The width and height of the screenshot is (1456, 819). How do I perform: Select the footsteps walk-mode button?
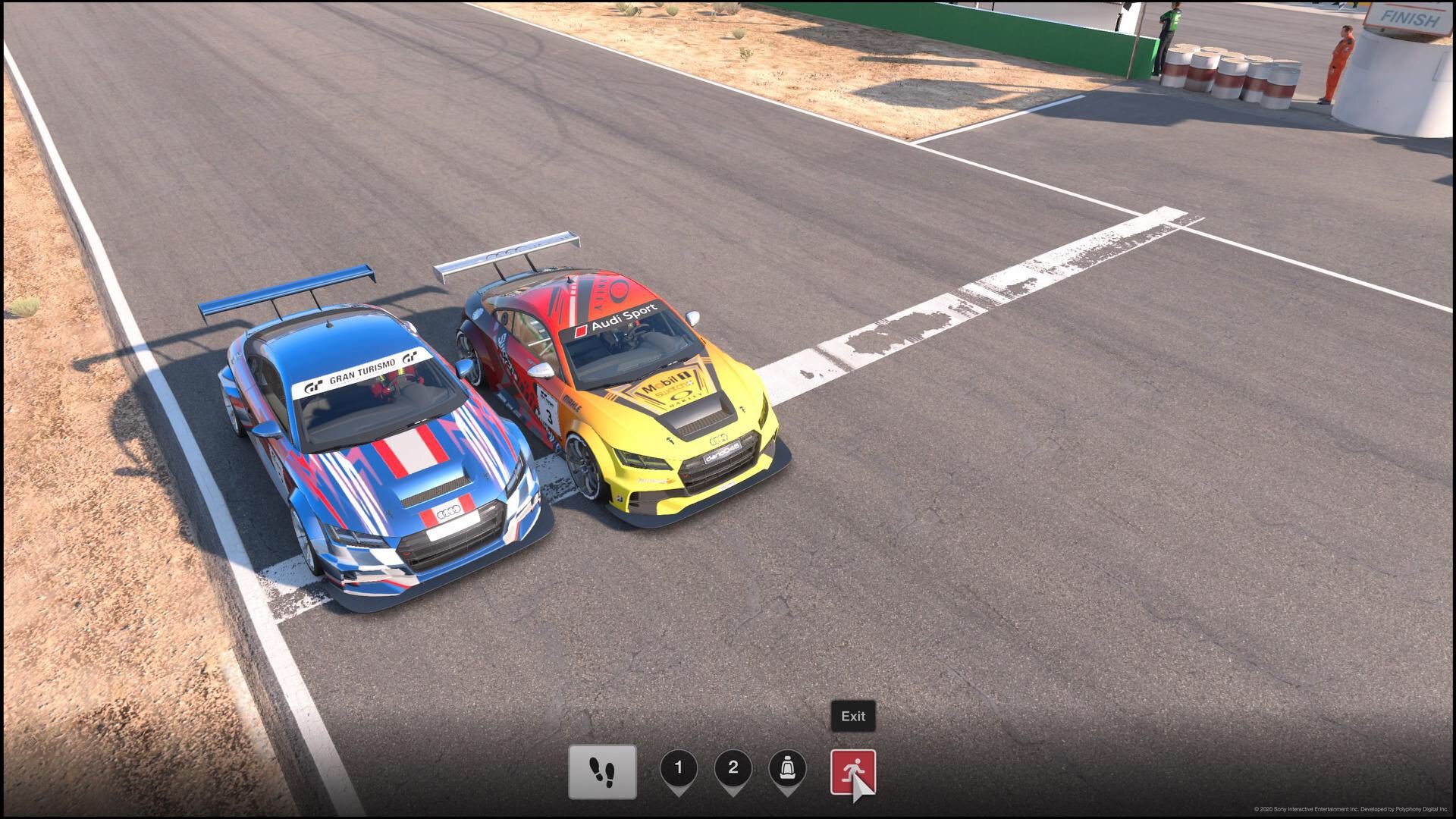pos(602,772)
